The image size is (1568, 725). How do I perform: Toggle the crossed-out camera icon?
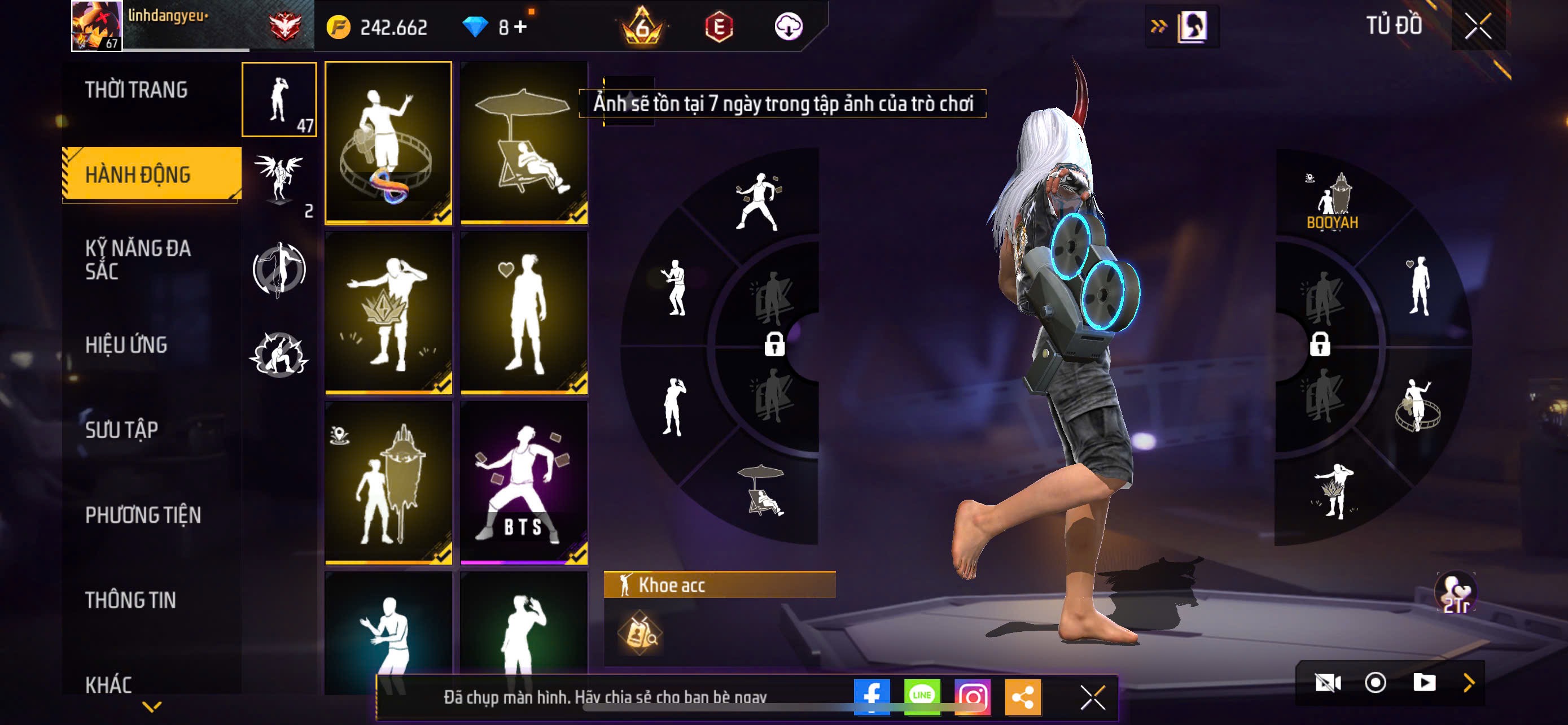coord(1328,683)
